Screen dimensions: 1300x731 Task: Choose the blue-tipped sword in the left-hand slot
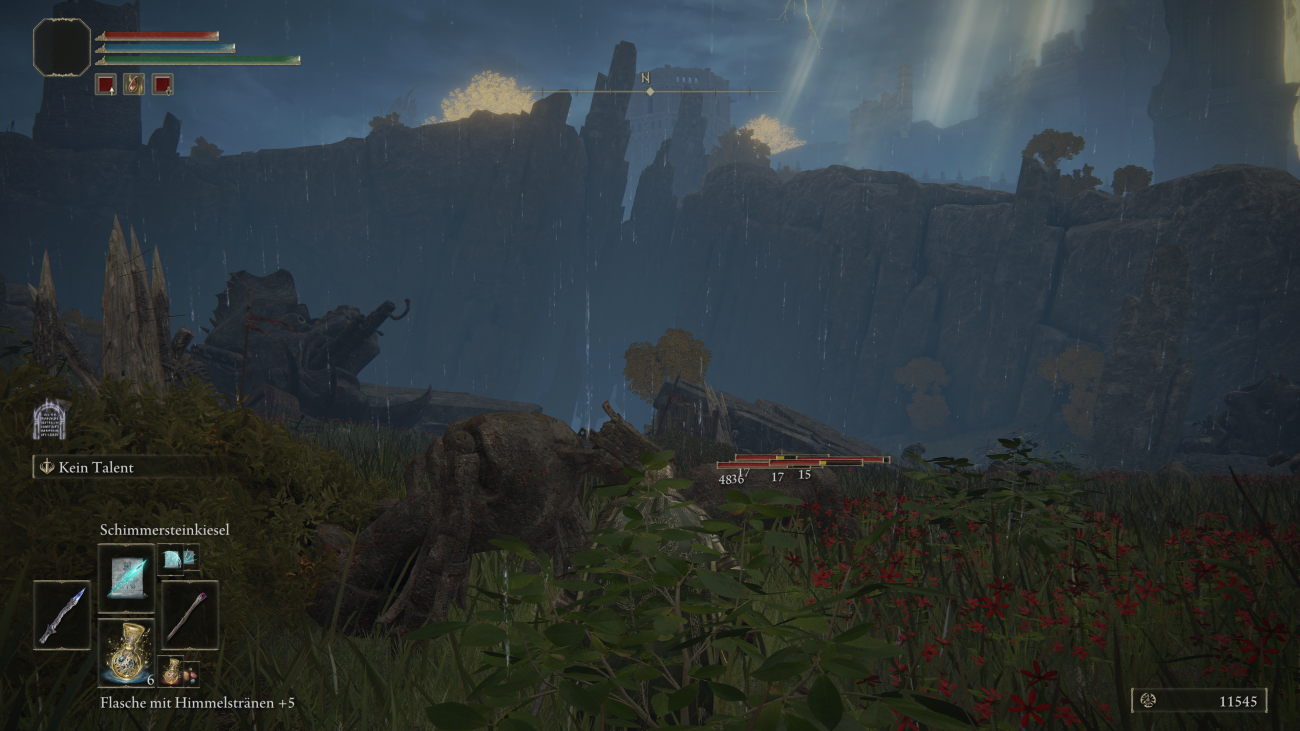click(x=61, y=615)
